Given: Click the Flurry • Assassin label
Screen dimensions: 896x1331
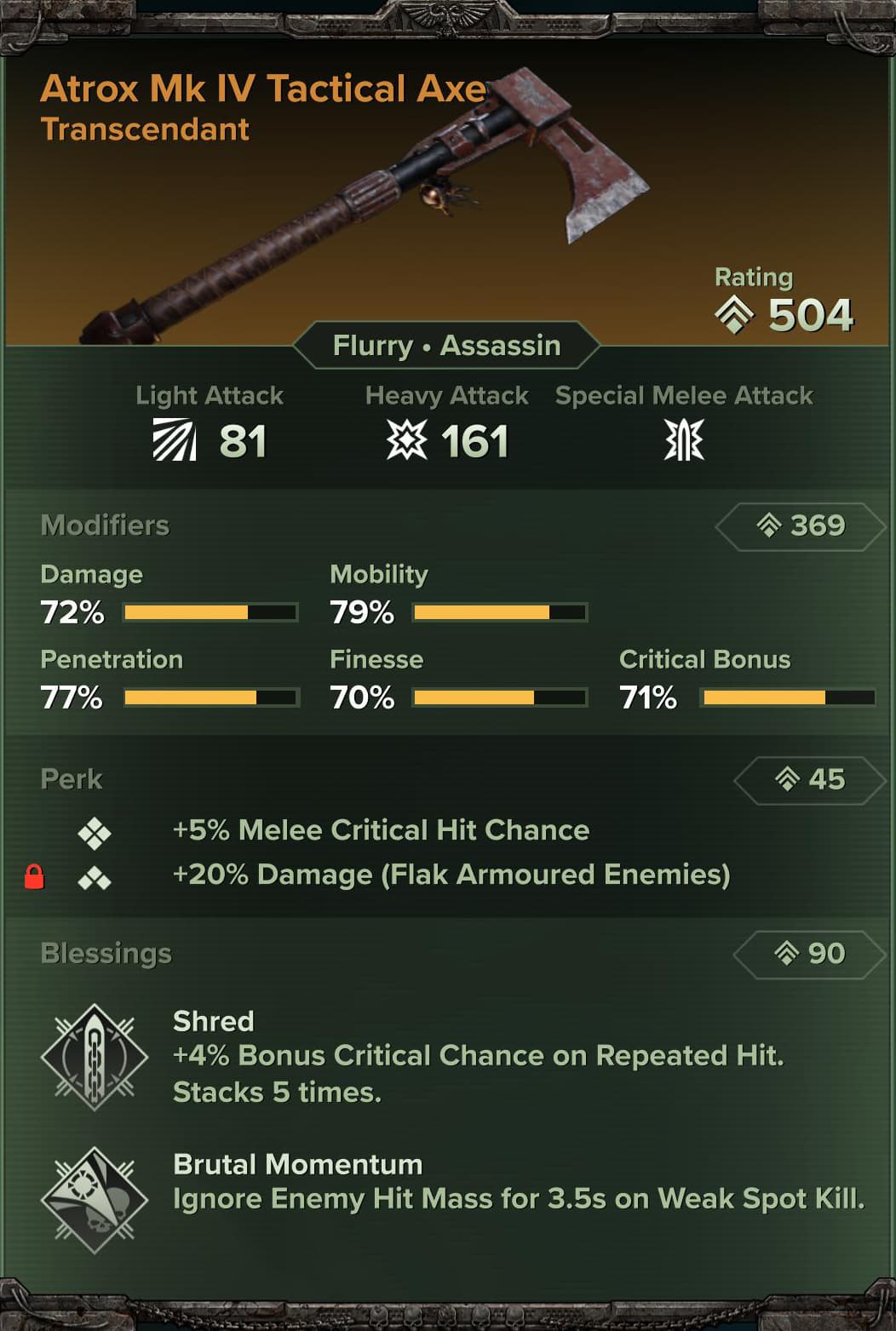Looking at the screenshot, I should tap(446, 346).
